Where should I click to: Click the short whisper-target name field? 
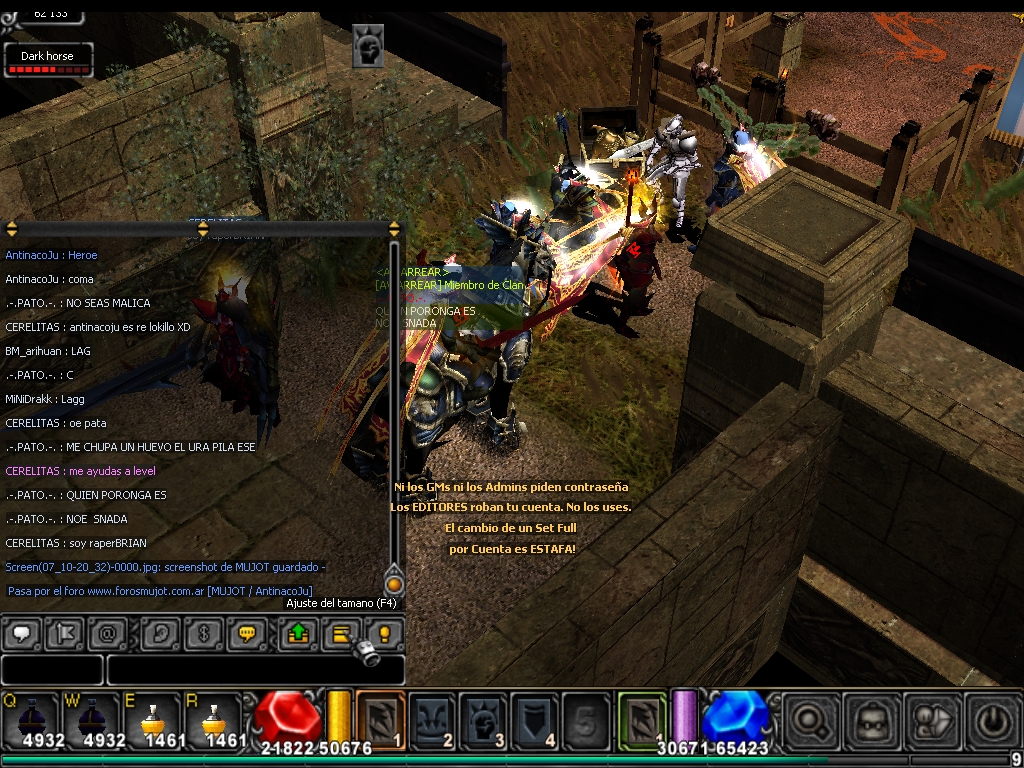coord(52,670)
